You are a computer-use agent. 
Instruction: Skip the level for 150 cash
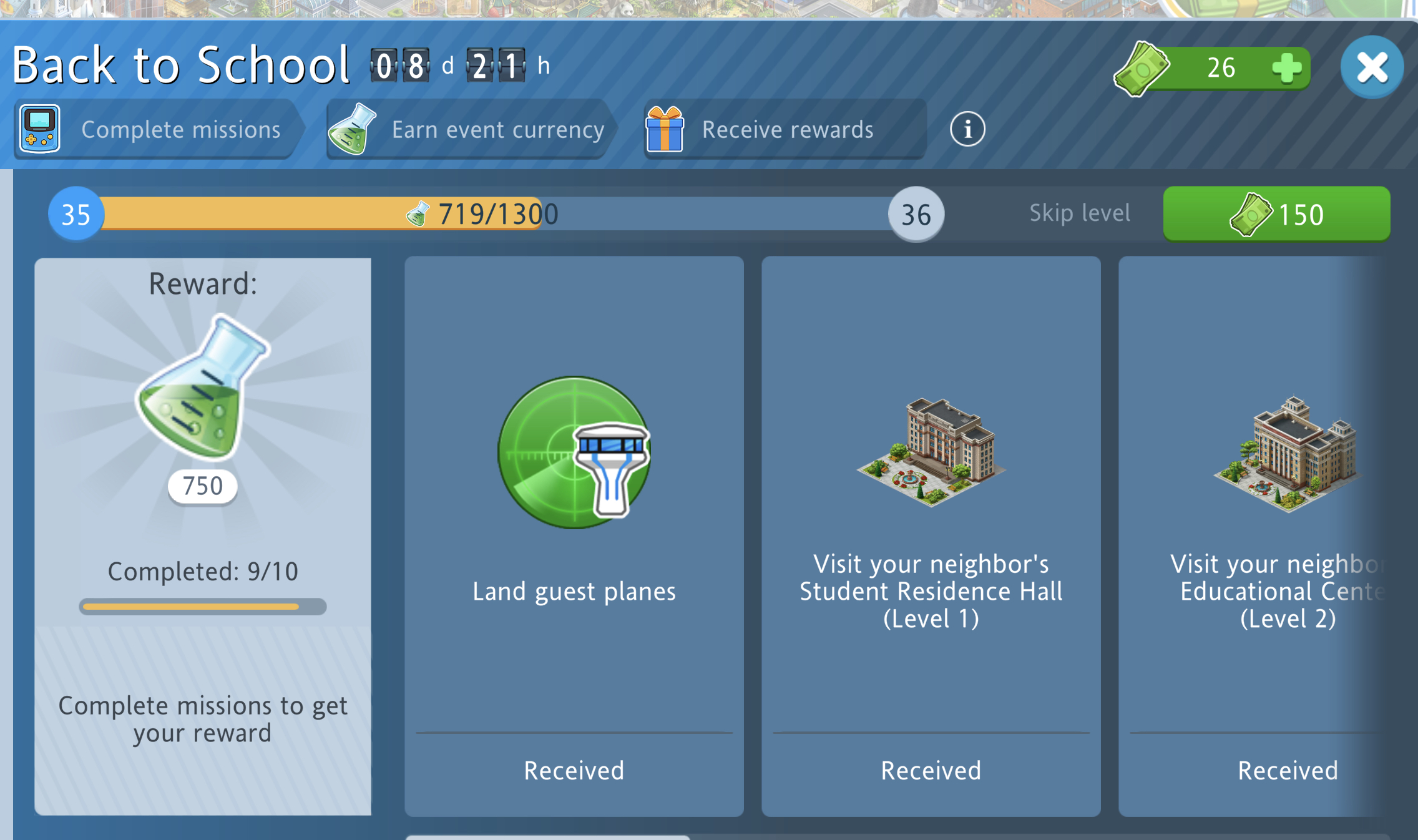click(1276, 214)
